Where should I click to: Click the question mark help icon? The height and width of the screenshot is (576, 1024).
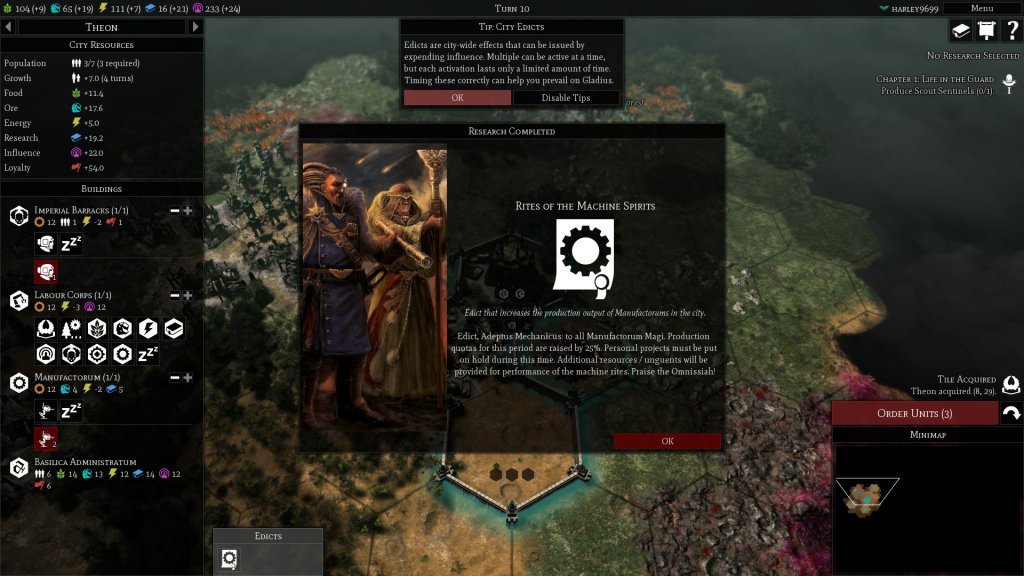1011,31
